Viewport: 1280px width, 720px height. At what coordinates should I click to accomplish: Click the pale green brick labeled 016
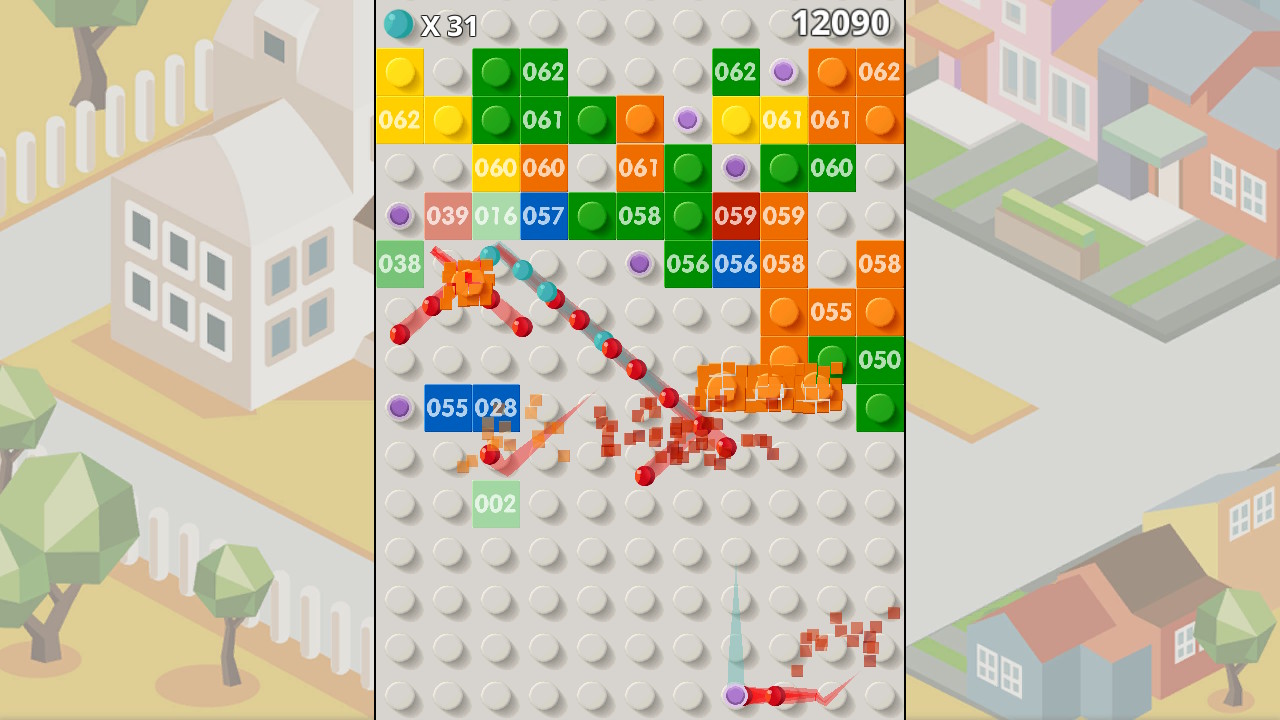497,216
